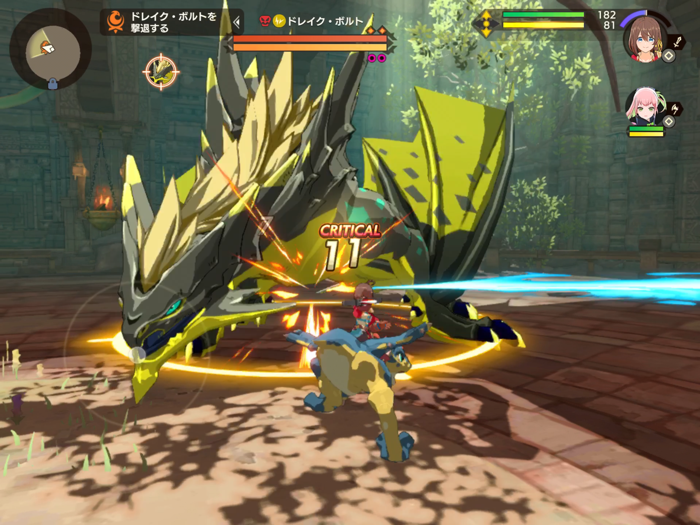Open the circular minimap

point(50,48)
